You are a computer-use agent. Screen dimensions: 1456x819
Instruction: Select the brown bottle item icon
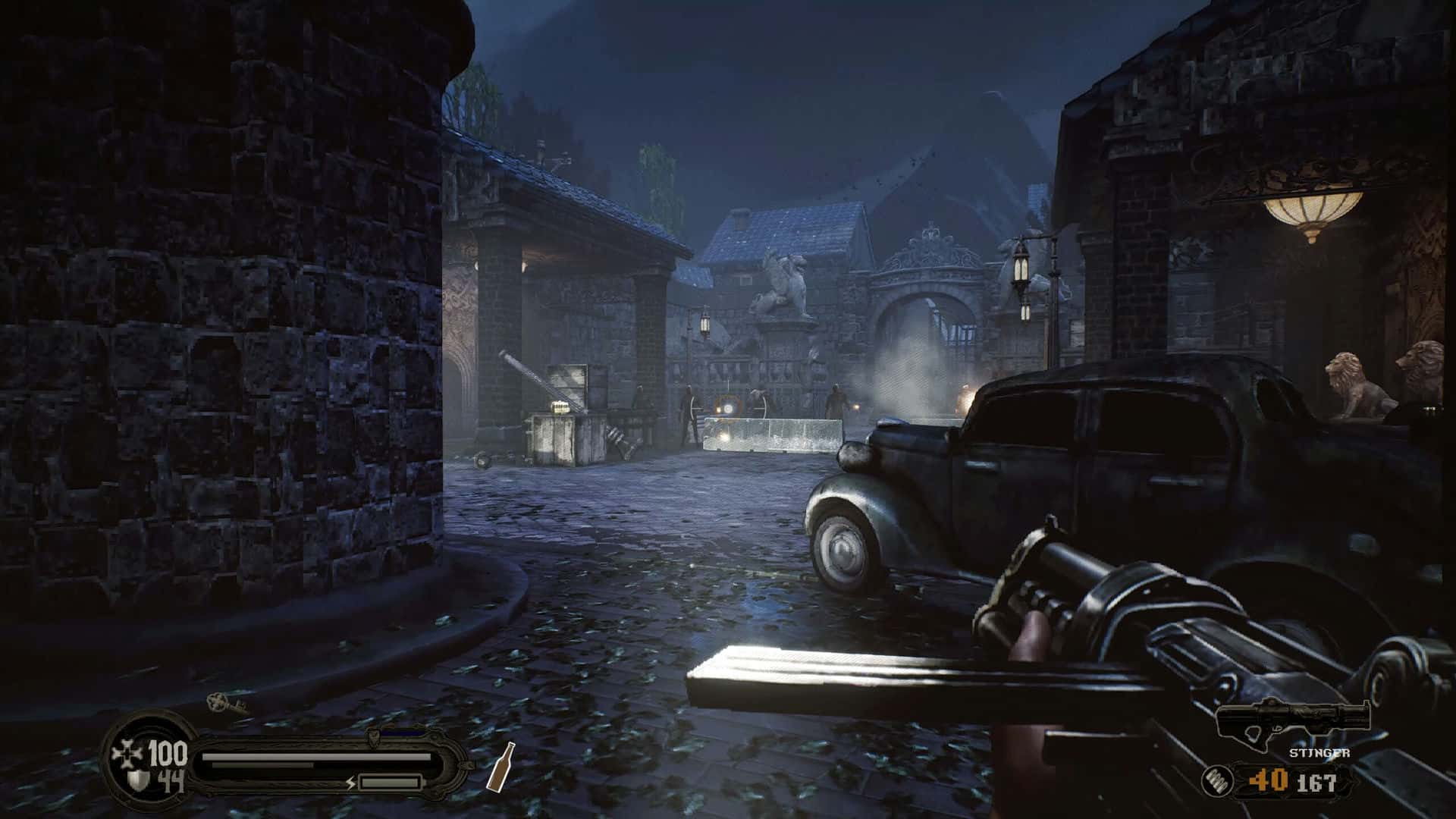click(x=500, y=765)
